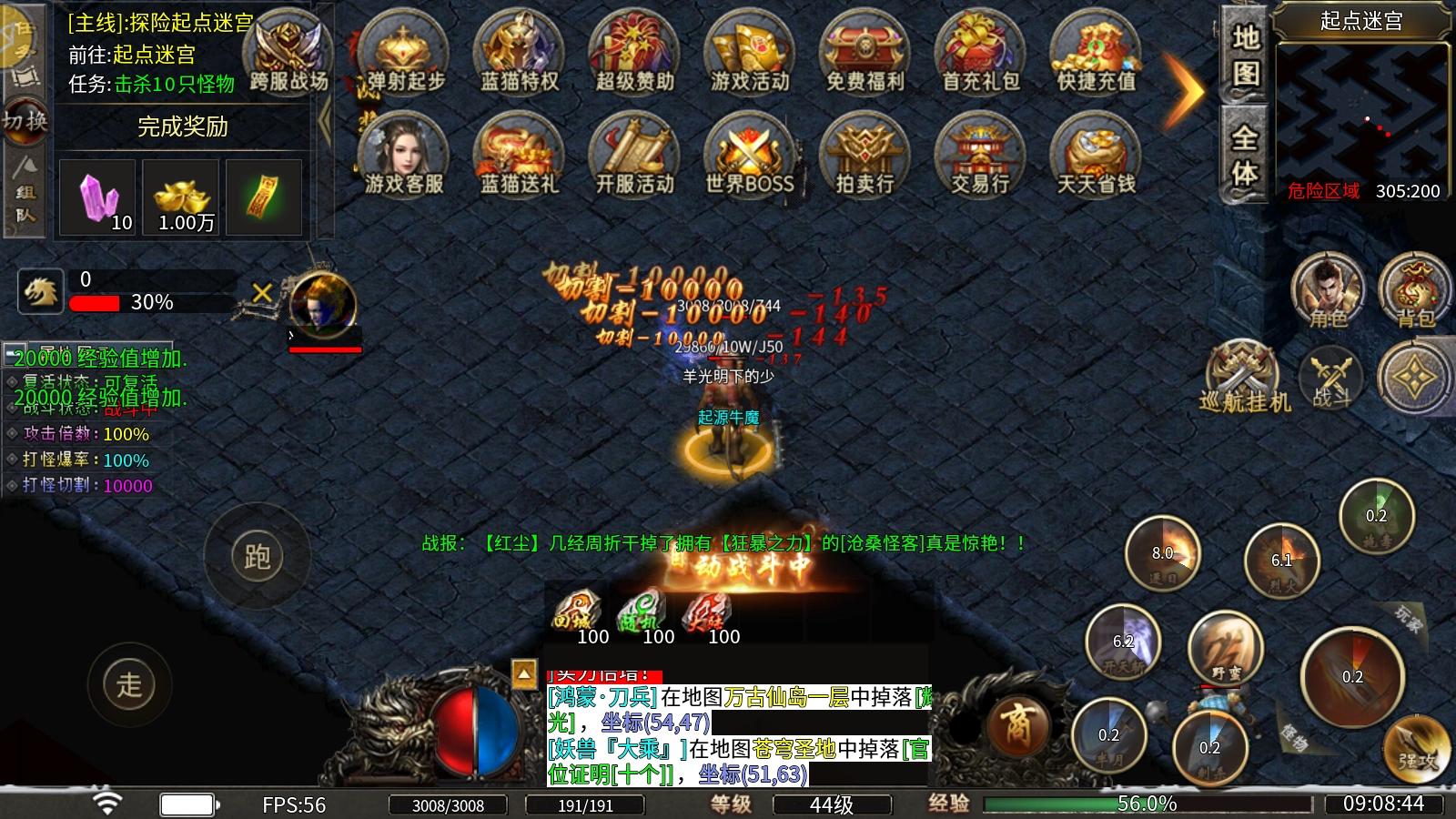Select the 全体 channel tab
Image resolution: width=1456 pixels, height=819 pixels.
tap(1244, 156)
